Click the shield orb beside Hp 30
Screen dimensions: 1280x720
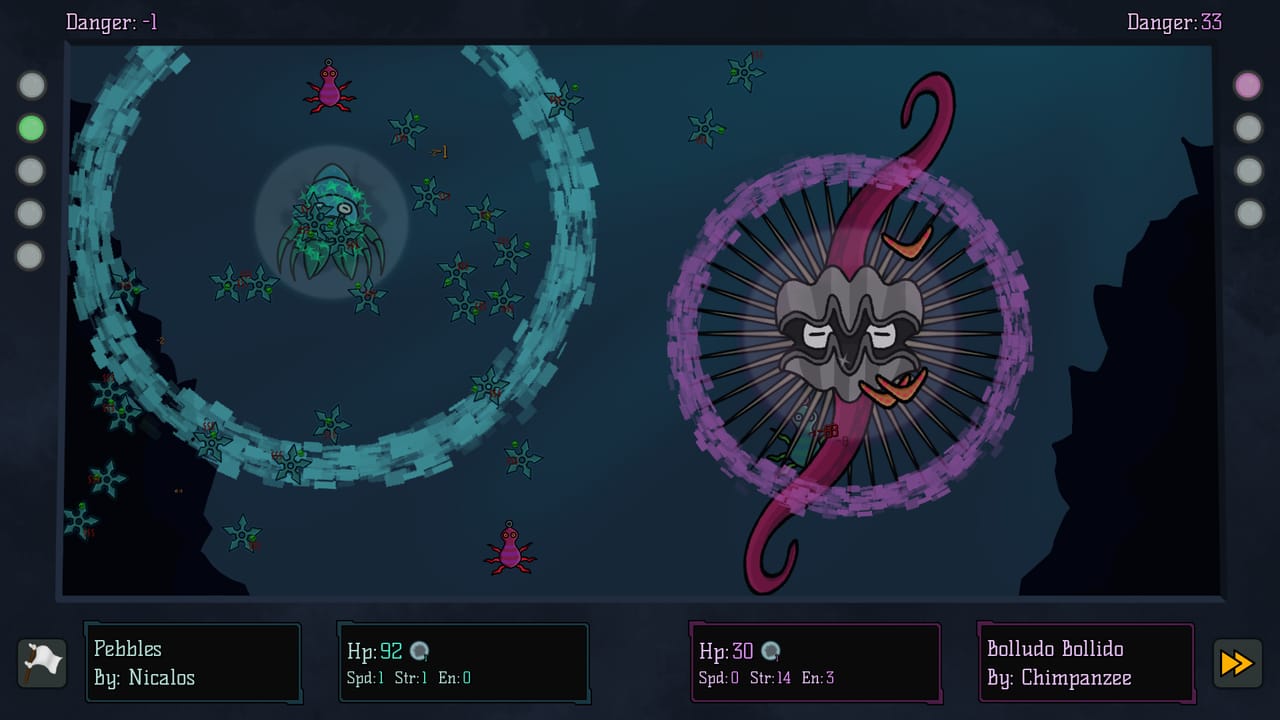tap(768, 651)
